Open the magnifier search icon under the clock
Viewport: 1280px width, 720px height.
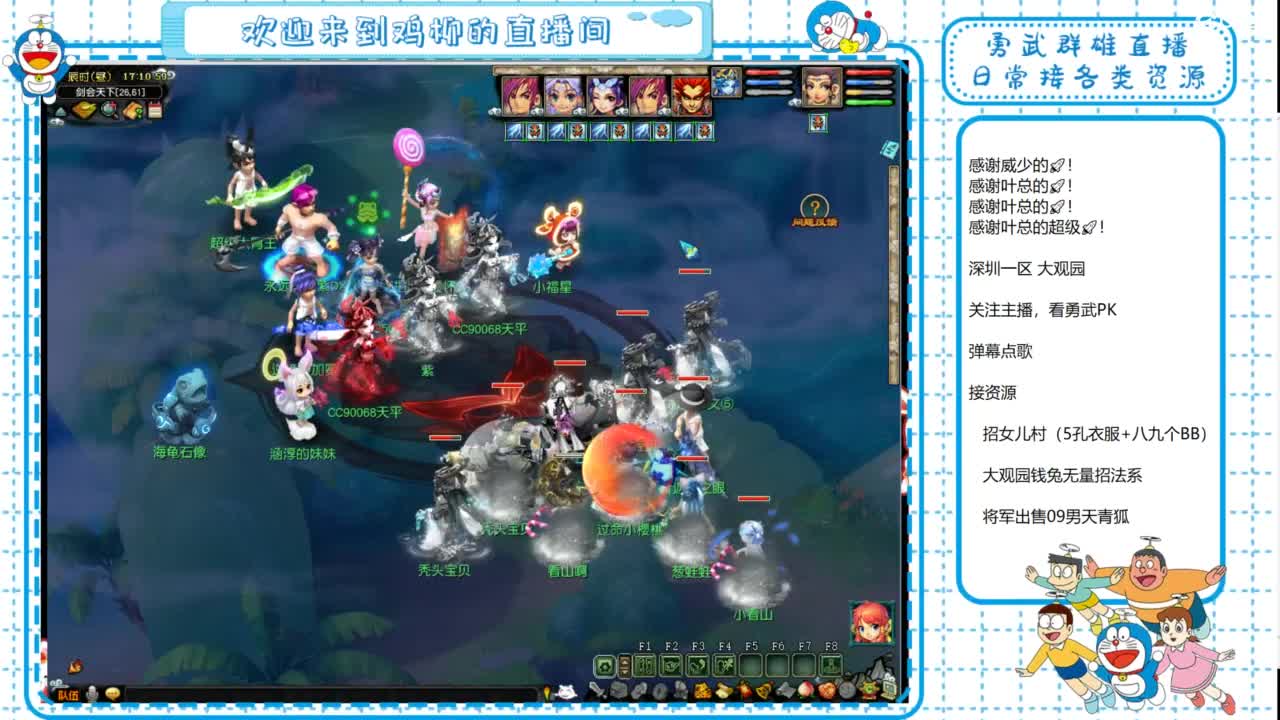106,110
